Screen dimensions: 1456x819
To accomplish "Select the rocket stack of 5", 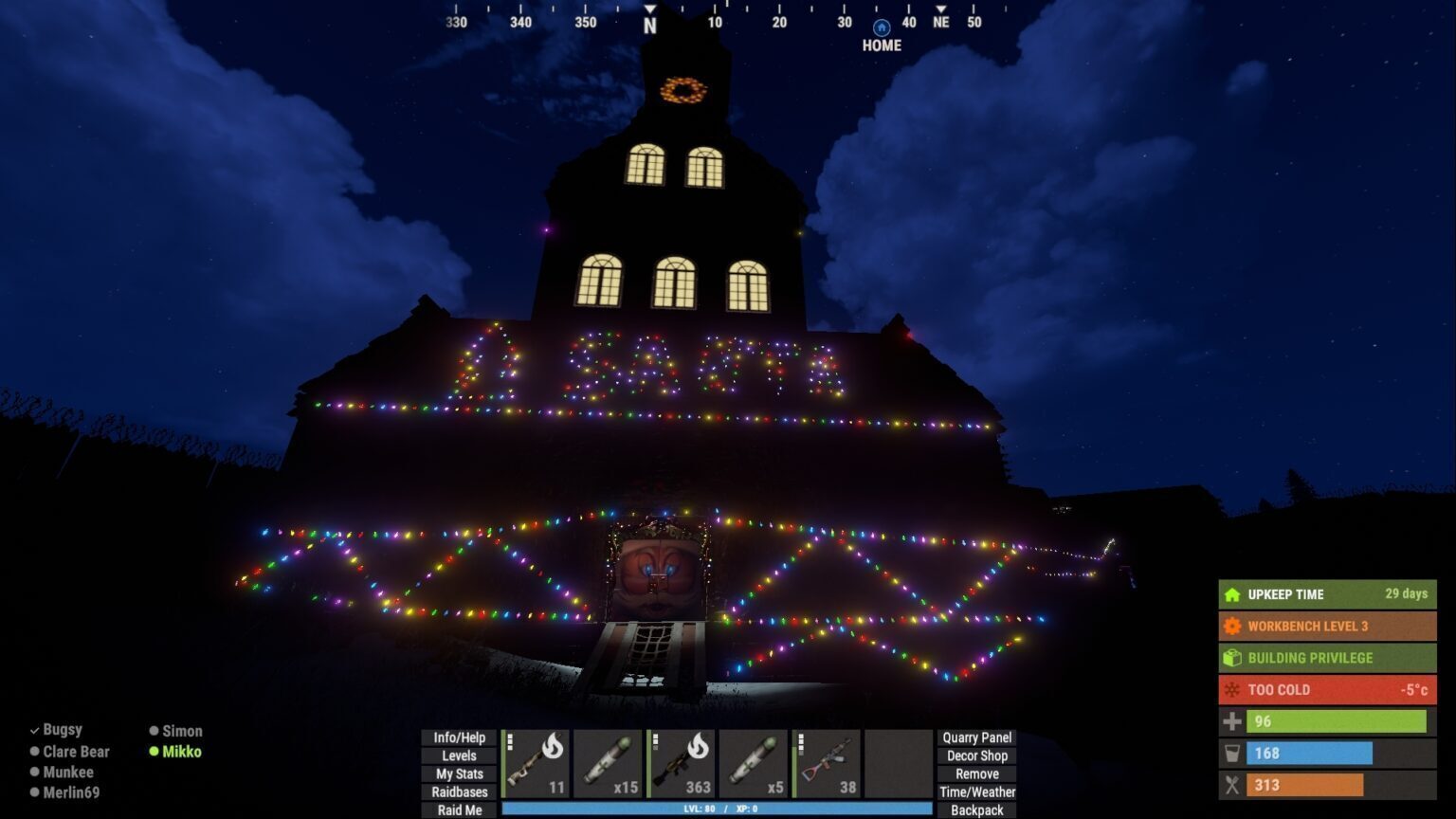I will (x=754, y=763).
